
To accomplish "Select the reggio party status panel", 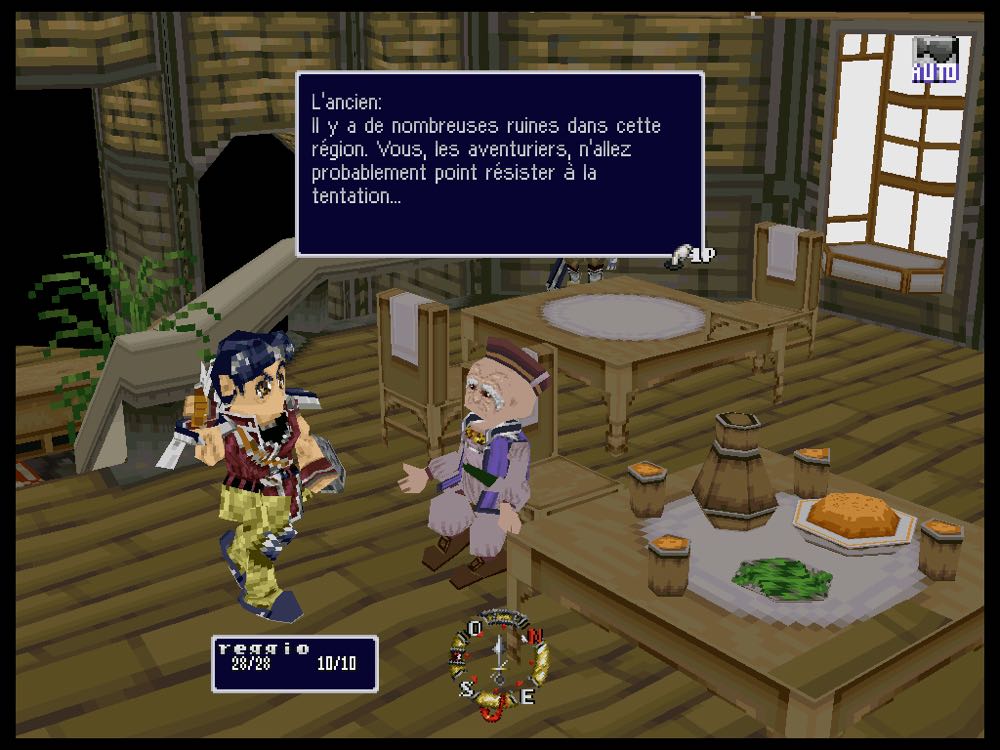I will (x=294, y=663).
